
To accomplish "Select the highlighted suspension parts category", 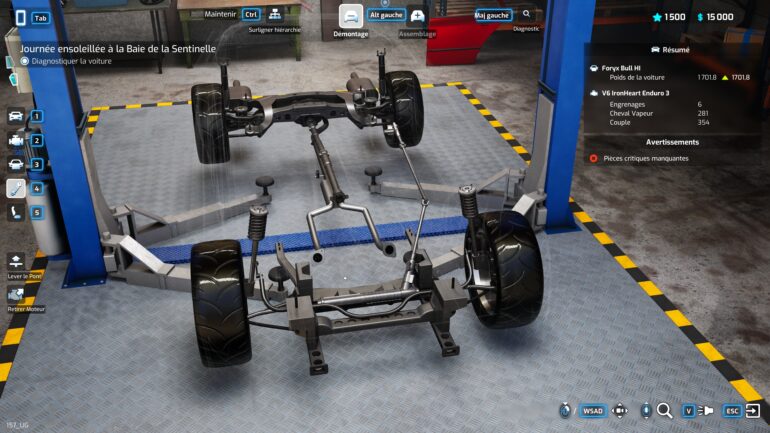I will tap(16, 188).
